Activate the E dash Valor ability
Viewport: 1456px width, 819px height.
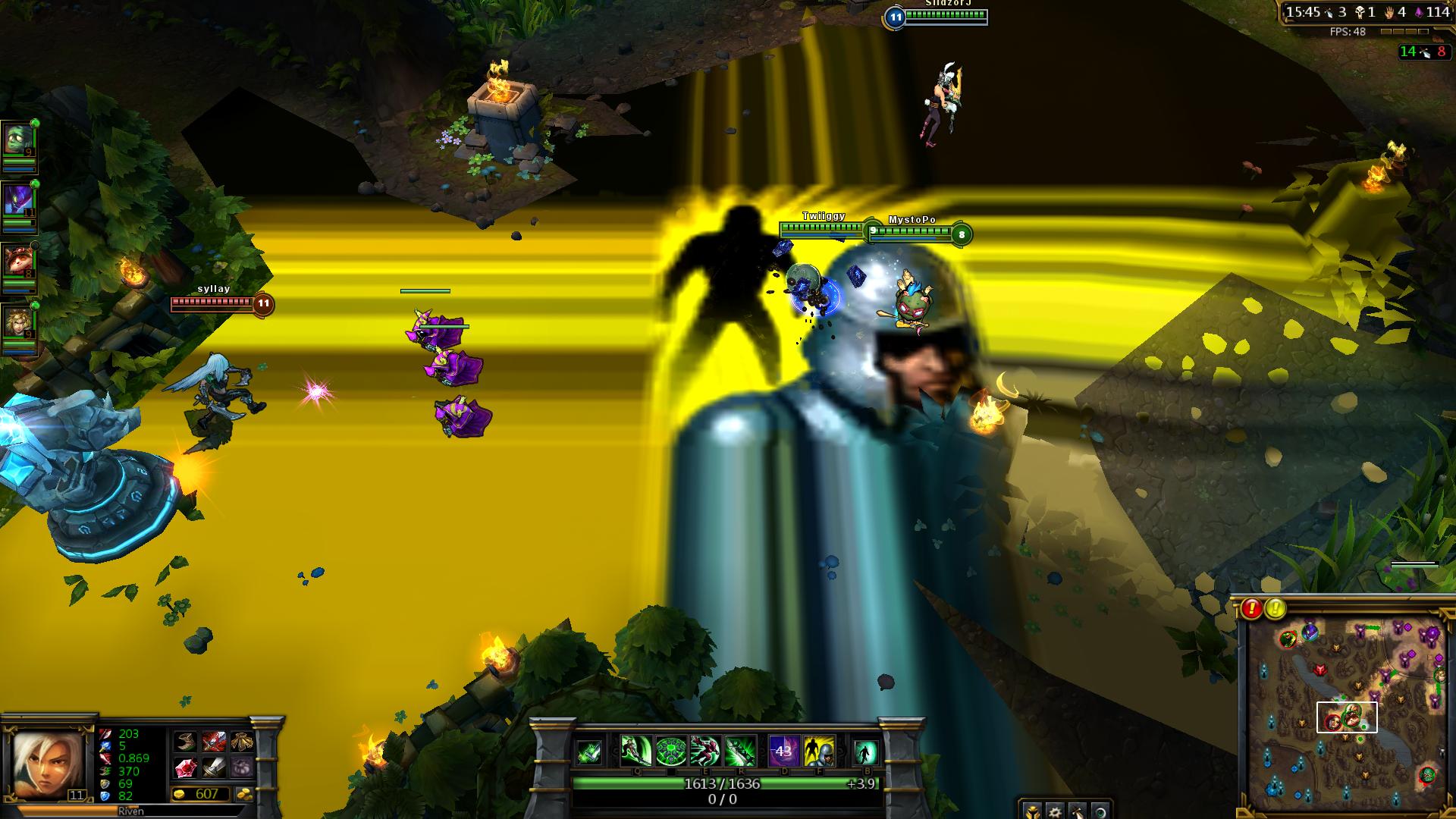tap(705, 751)
